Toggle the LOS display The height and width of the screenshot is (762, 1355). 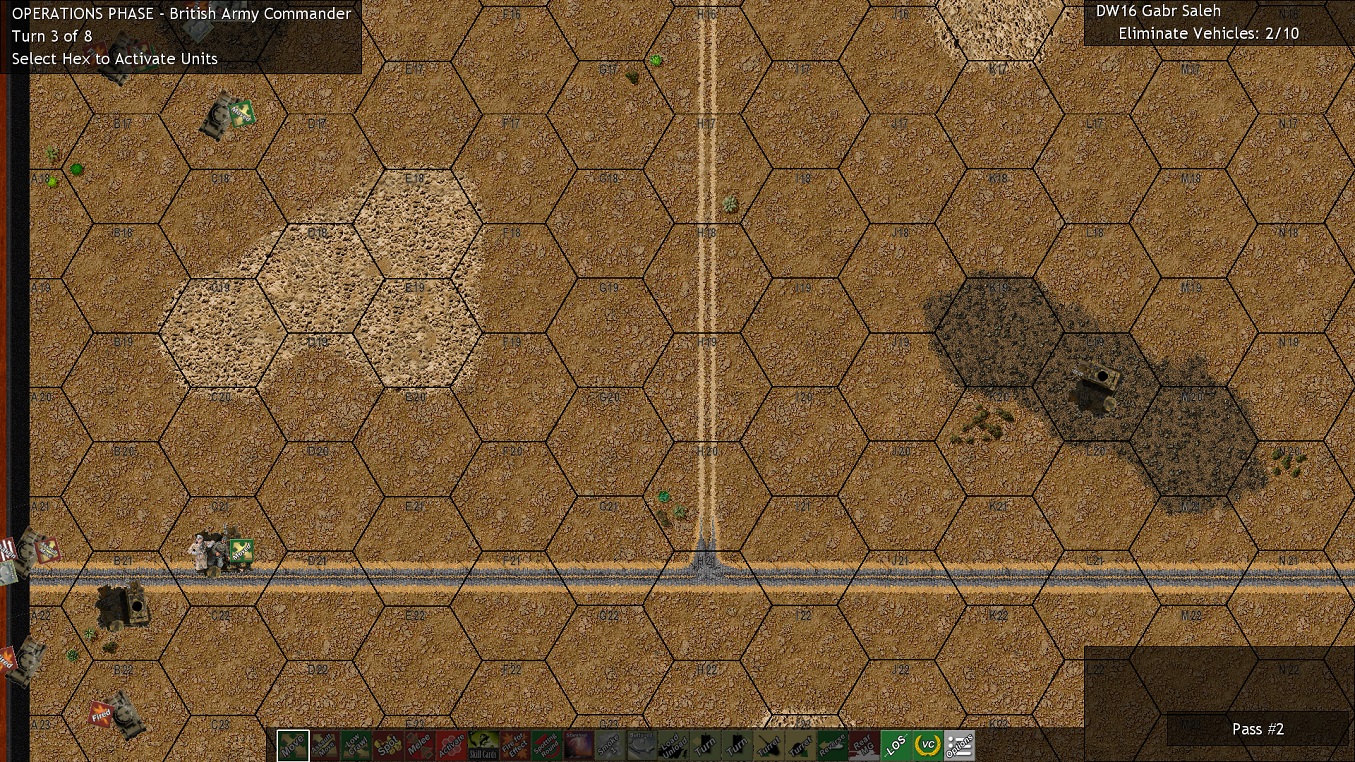point(898,745)
